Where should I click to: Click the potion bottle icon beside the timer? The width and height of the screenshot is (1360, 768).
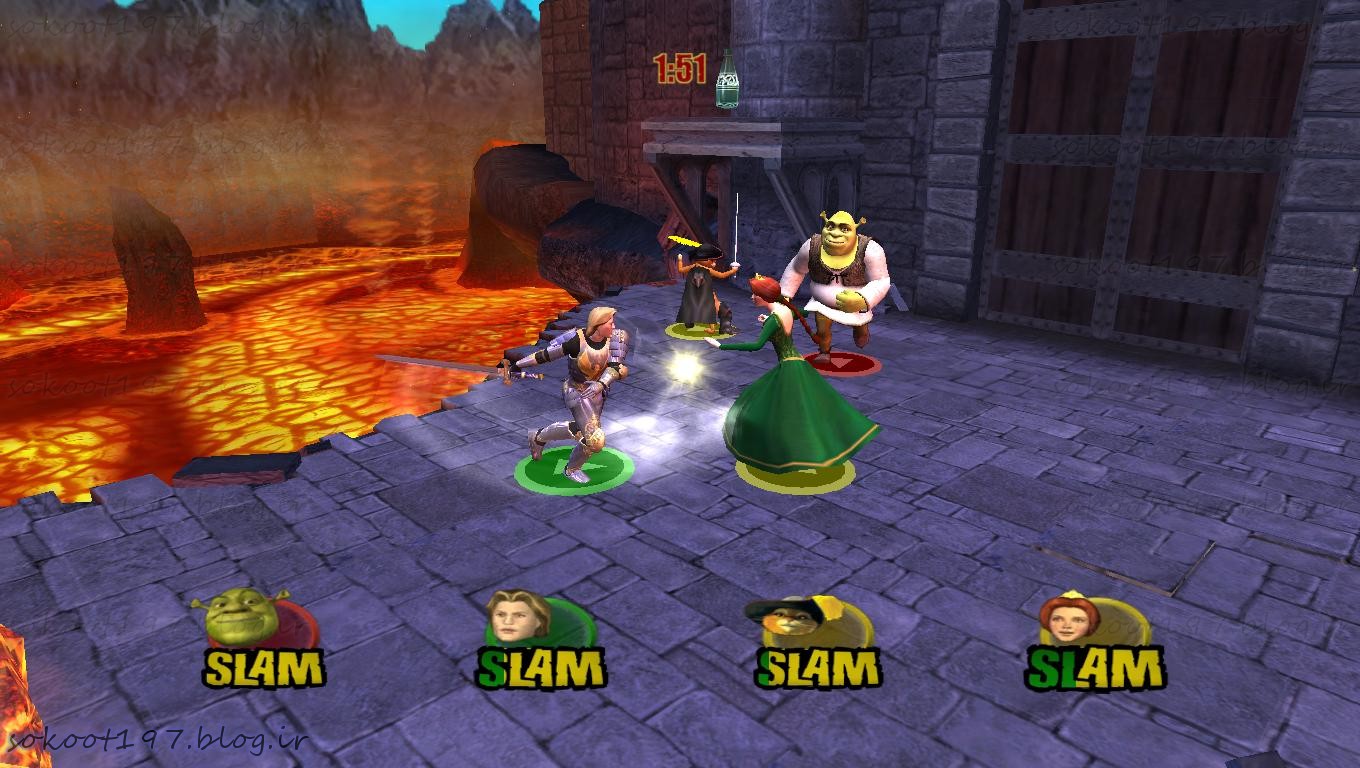727,80
